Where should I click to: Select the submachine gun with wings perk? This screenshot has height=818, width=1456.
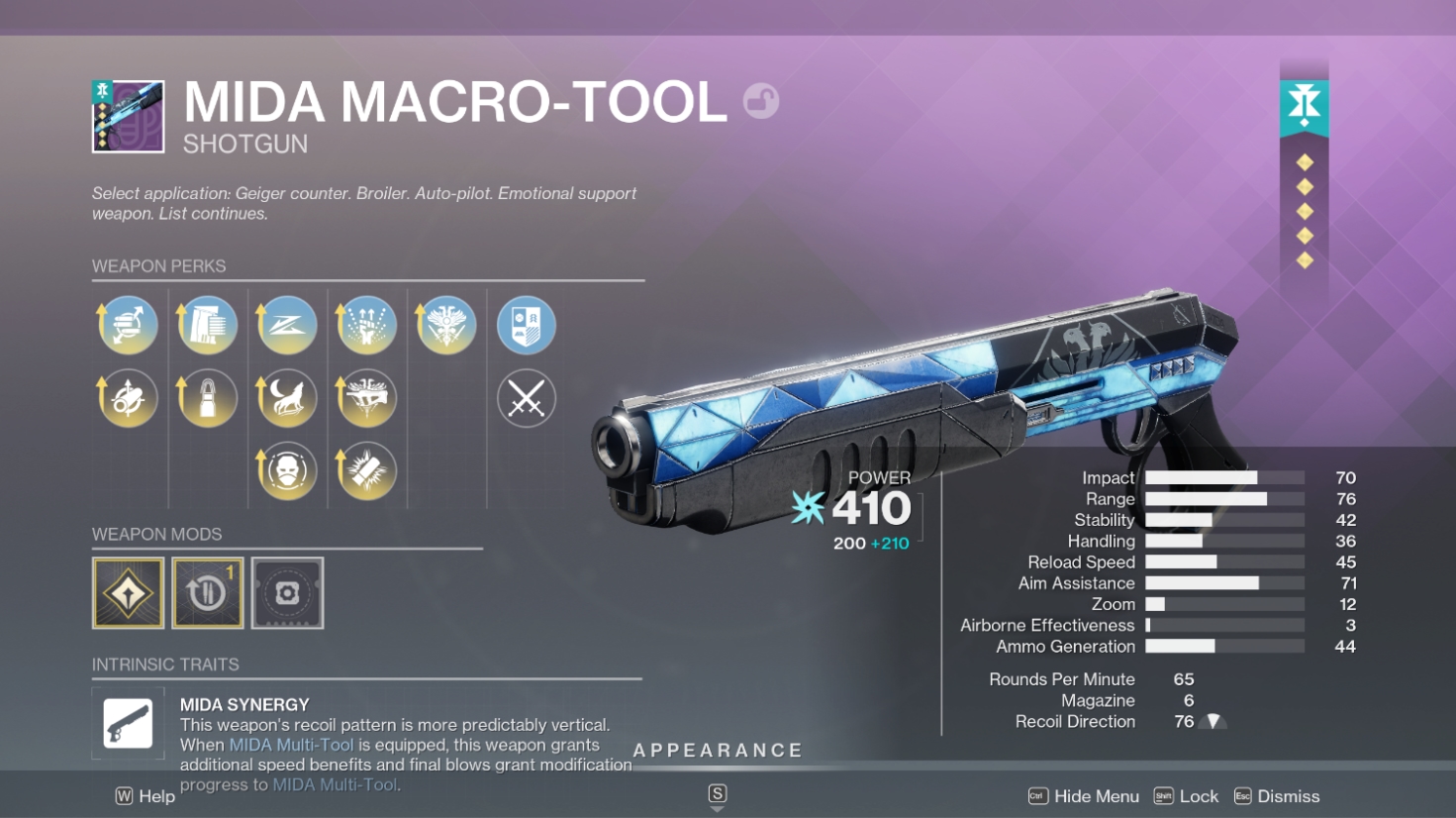coord(366,398)
